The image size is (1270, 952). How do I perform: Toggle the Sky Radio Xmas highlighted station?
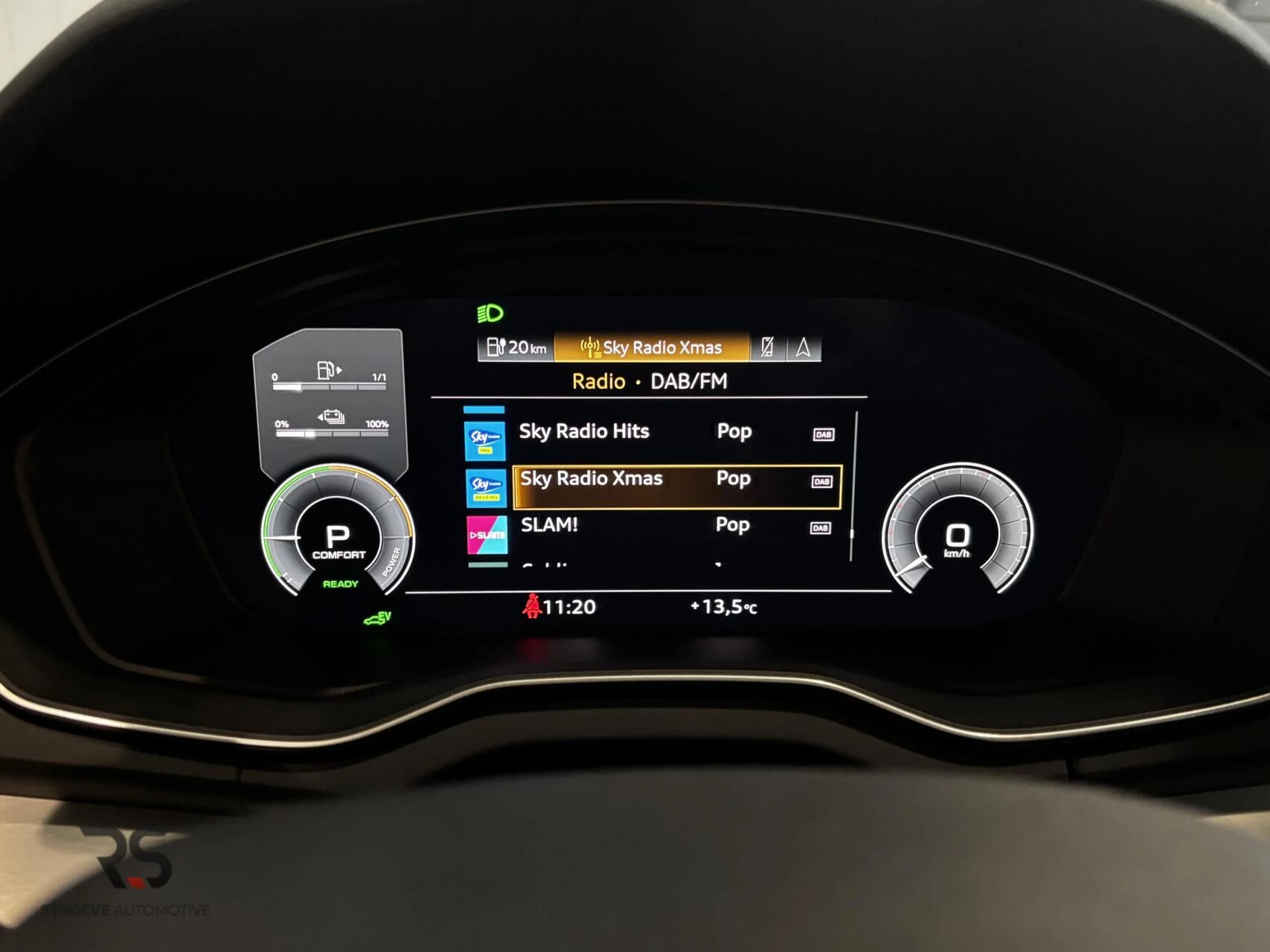[x=591, y=480]
